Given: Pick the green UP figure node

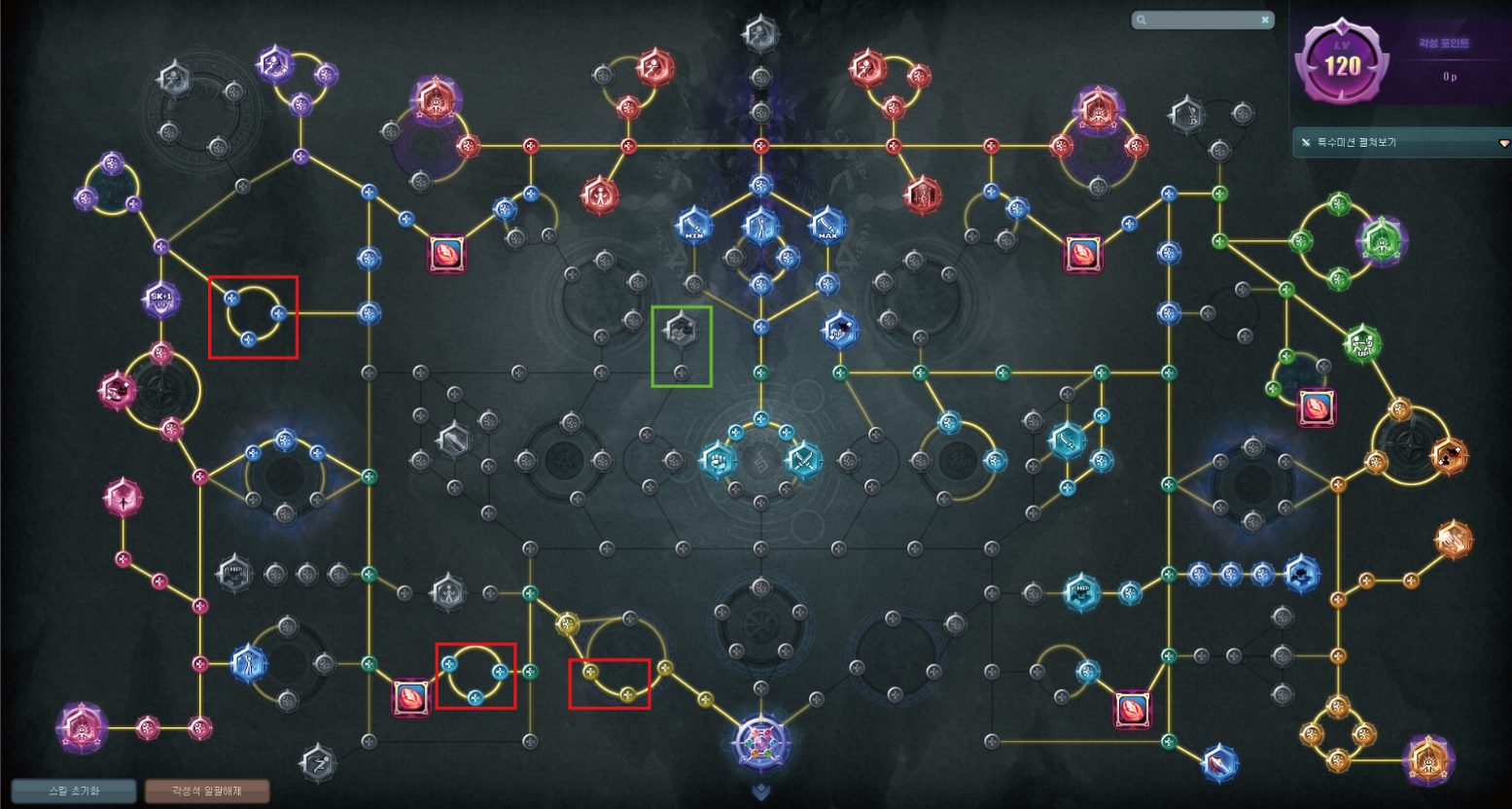Looking at the screenshot, I should coord(1362,343).
